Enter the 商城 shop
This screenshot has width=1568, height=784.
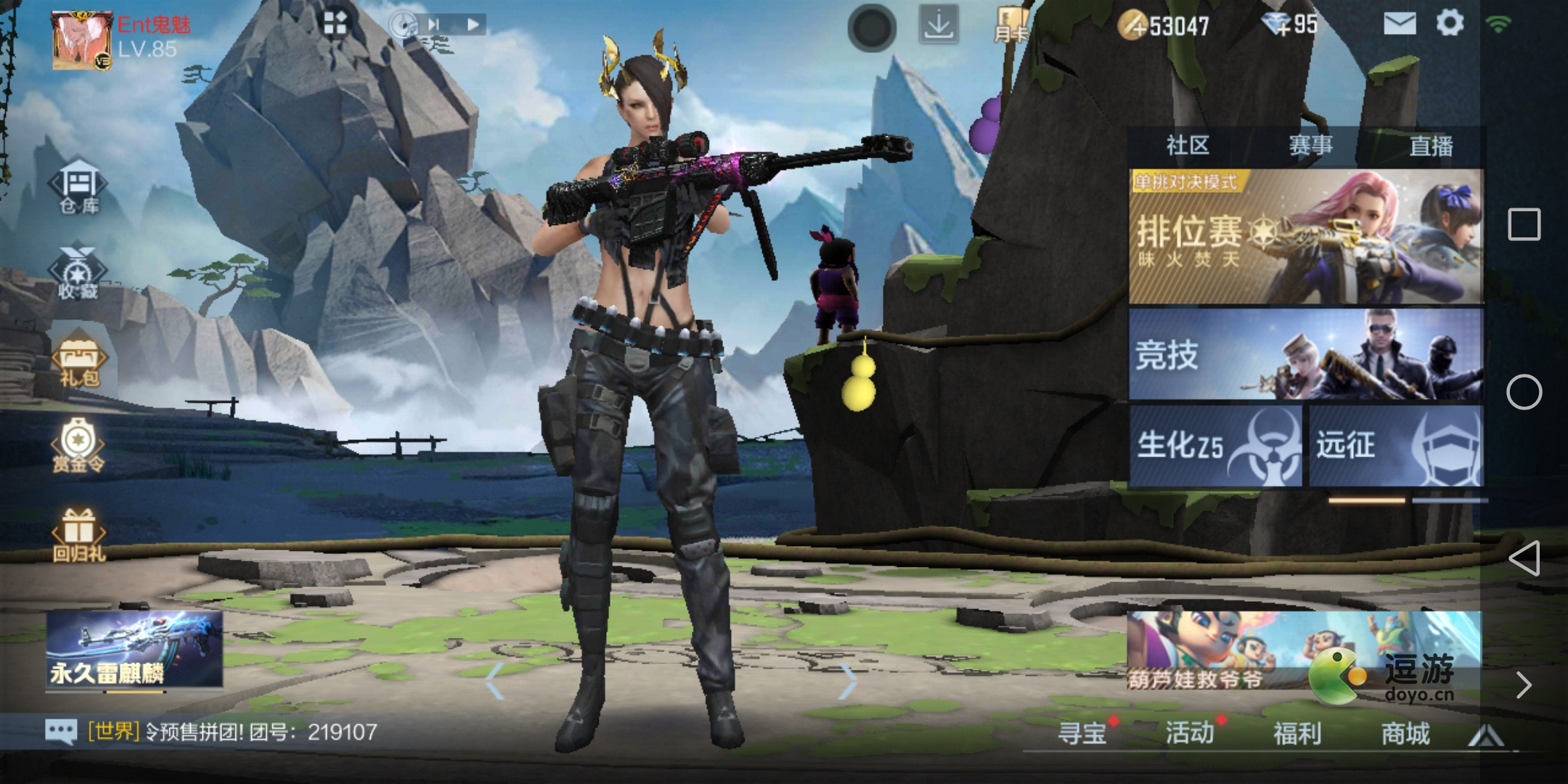click(1405, 733)
